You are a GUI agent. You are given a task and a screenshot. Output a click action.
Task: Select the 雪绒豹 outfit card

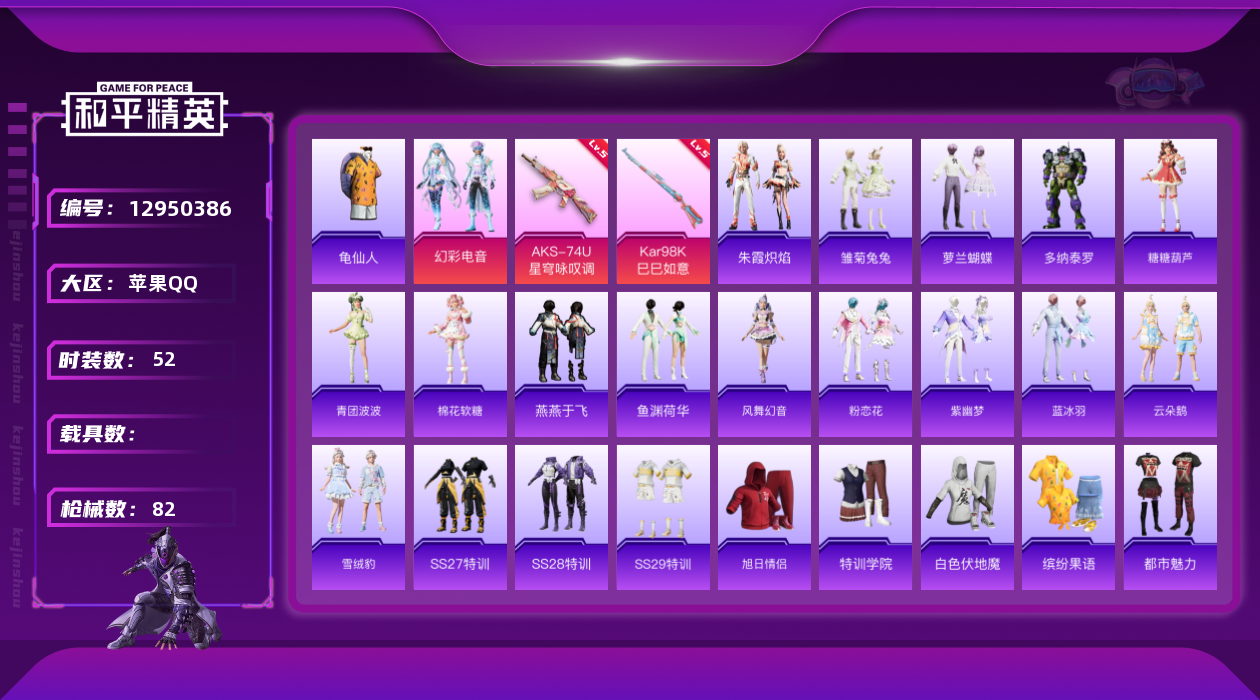[358, 517]
